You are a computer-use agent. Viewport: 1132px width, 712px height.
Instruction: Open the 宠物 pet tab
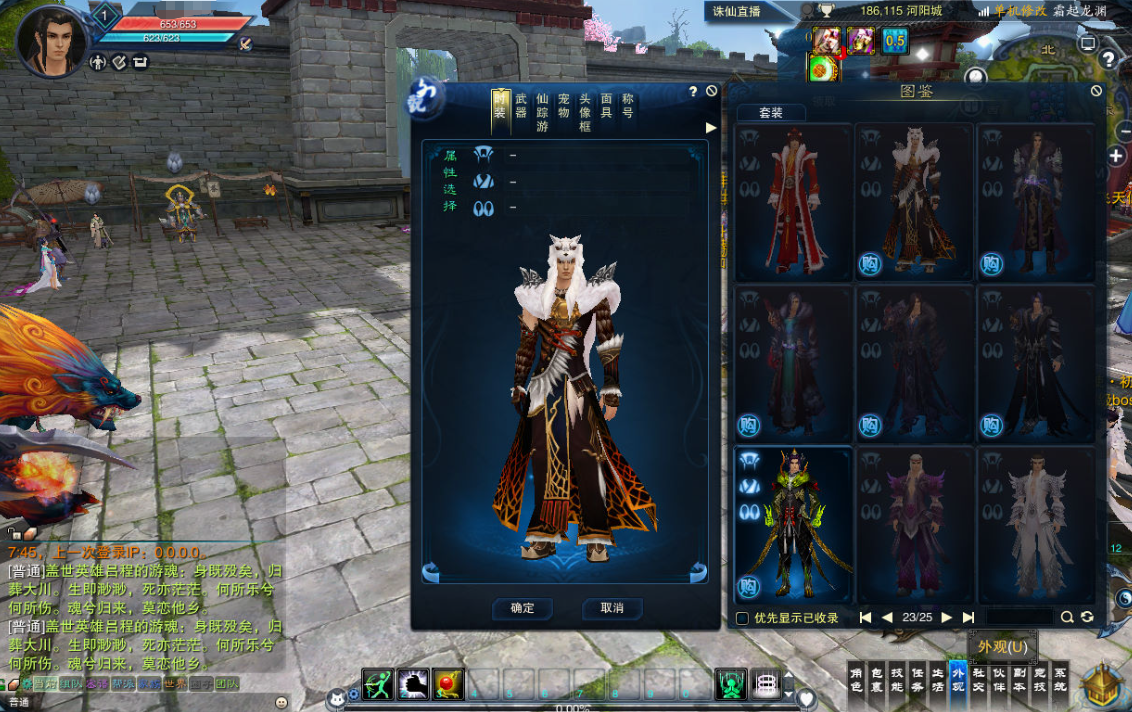(x=563, y=106)
